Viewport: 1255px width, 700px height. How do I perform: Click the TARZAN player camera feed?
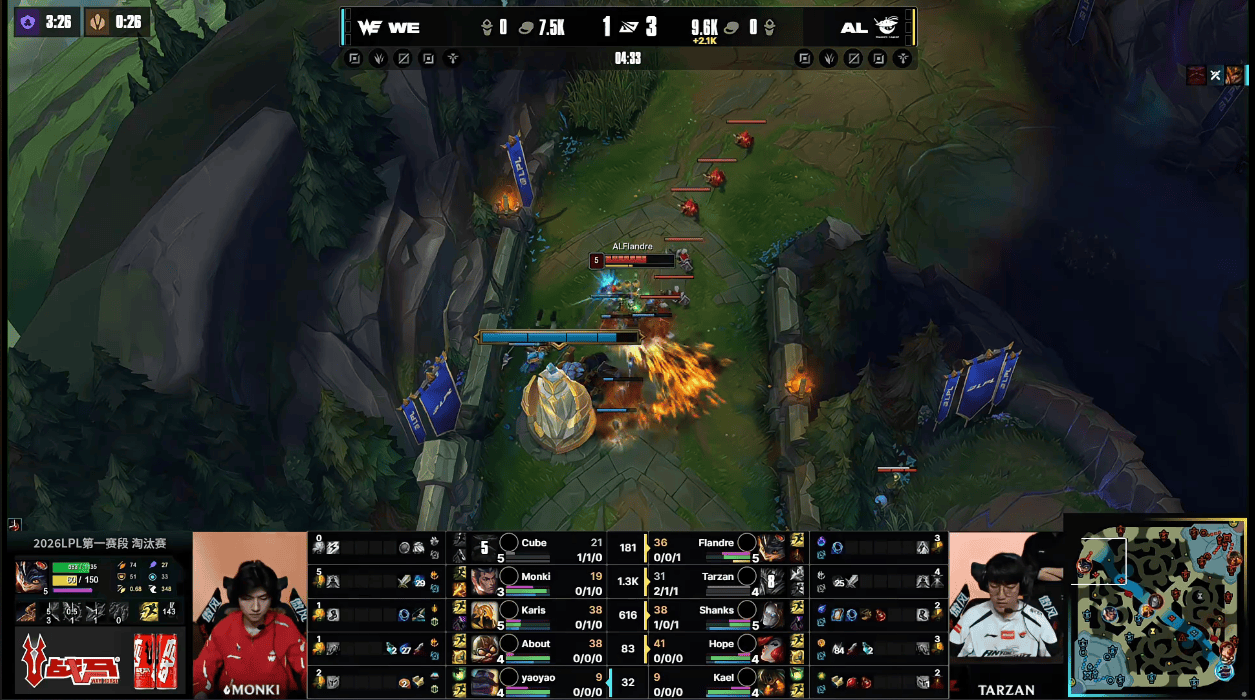click(x=1003, y=614)
